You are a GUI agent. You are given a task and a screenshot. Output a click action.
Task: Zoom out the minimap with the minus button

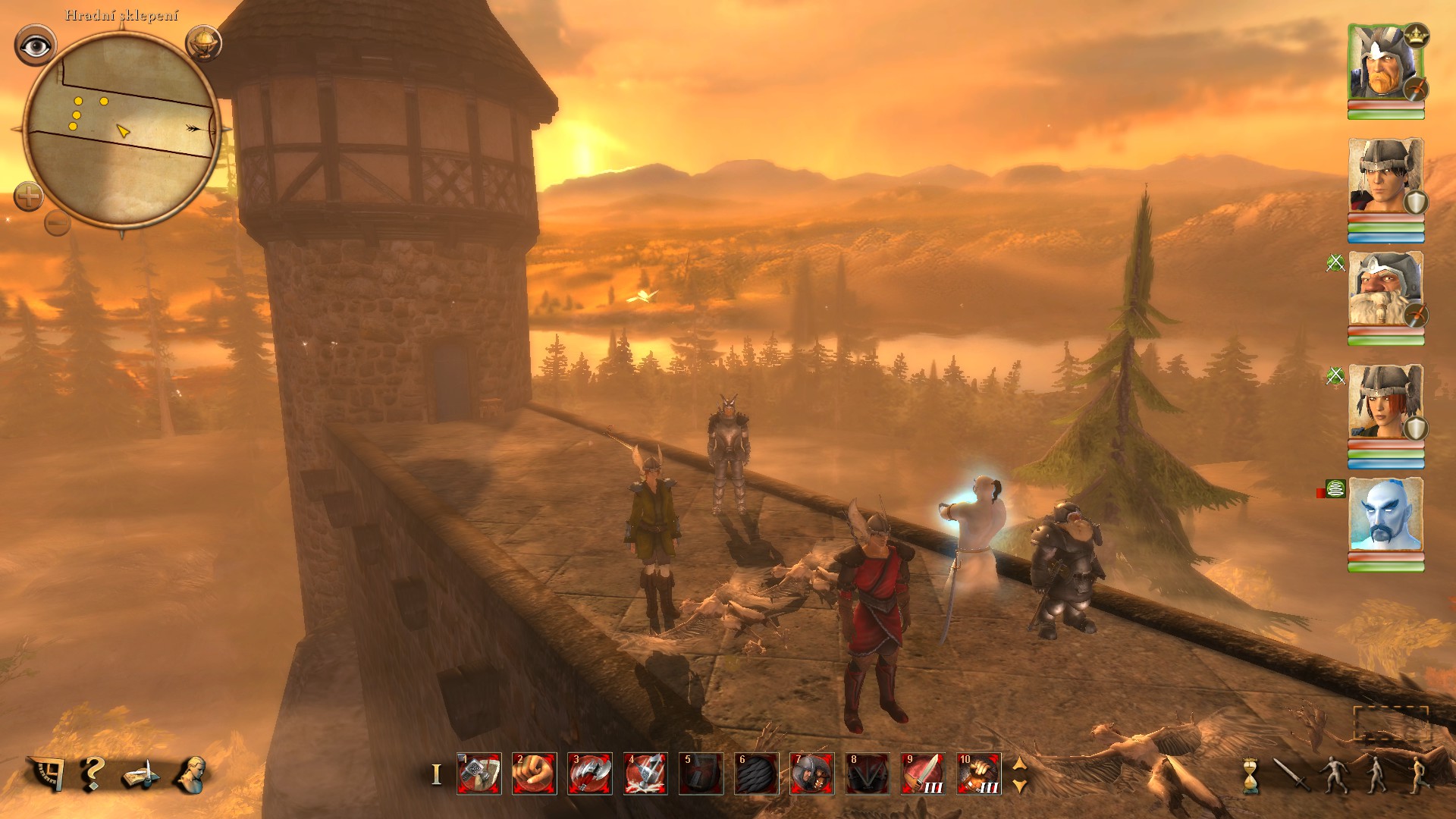(57, 223)
